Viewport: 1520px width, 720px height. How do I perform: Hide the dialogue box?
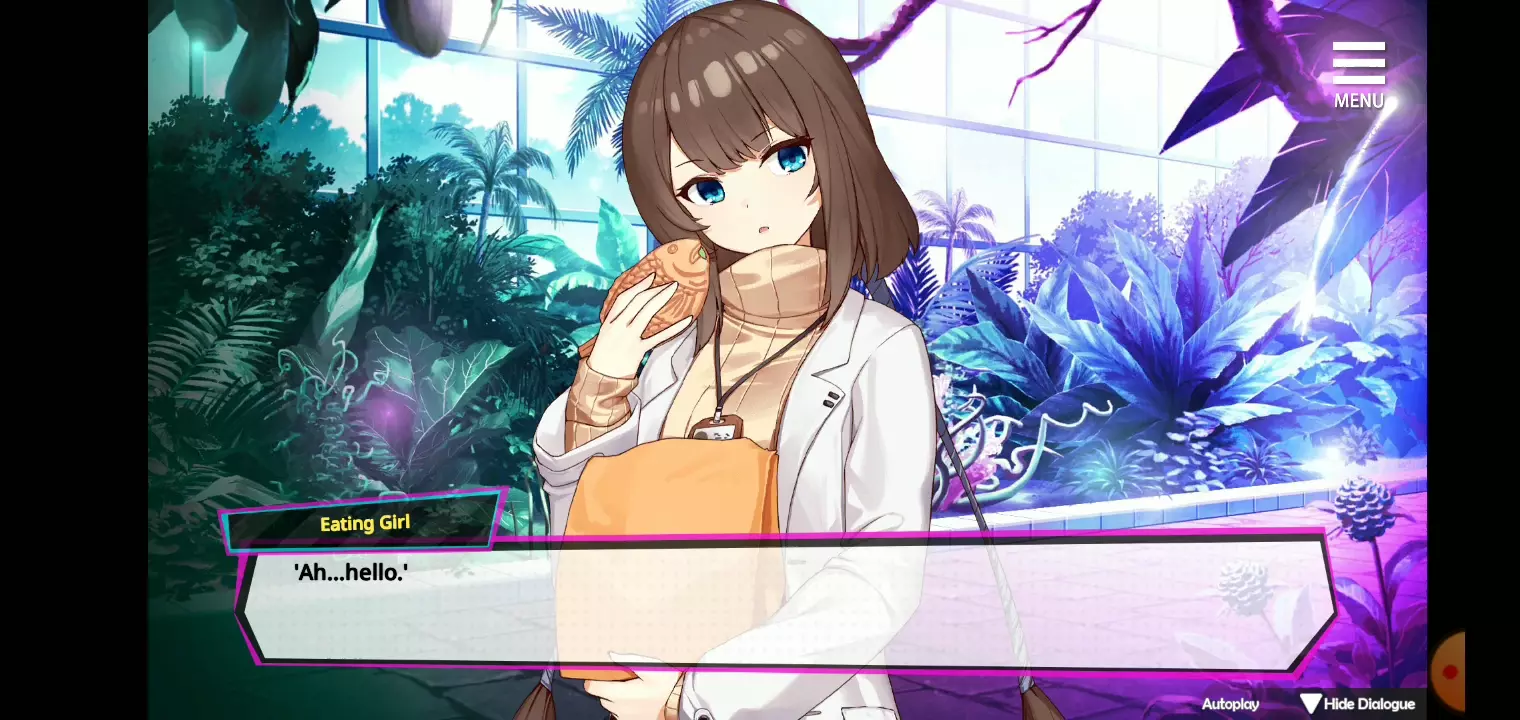[1357, 704]
